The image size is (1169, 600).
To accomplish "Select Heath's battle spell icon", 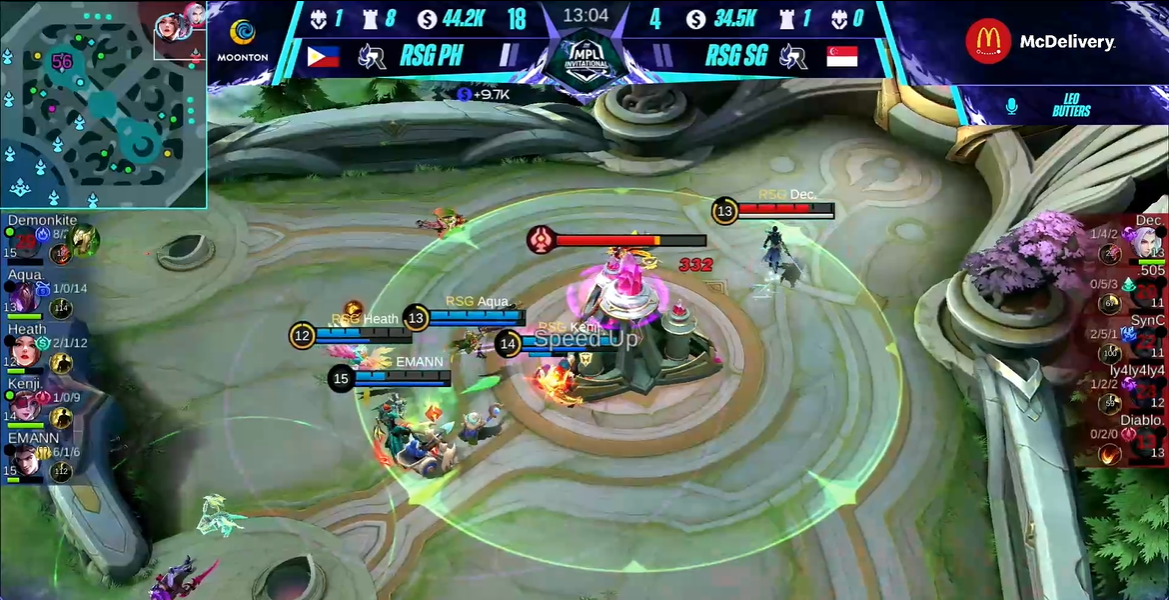I will pyautogui.click(x=62, y=363).
